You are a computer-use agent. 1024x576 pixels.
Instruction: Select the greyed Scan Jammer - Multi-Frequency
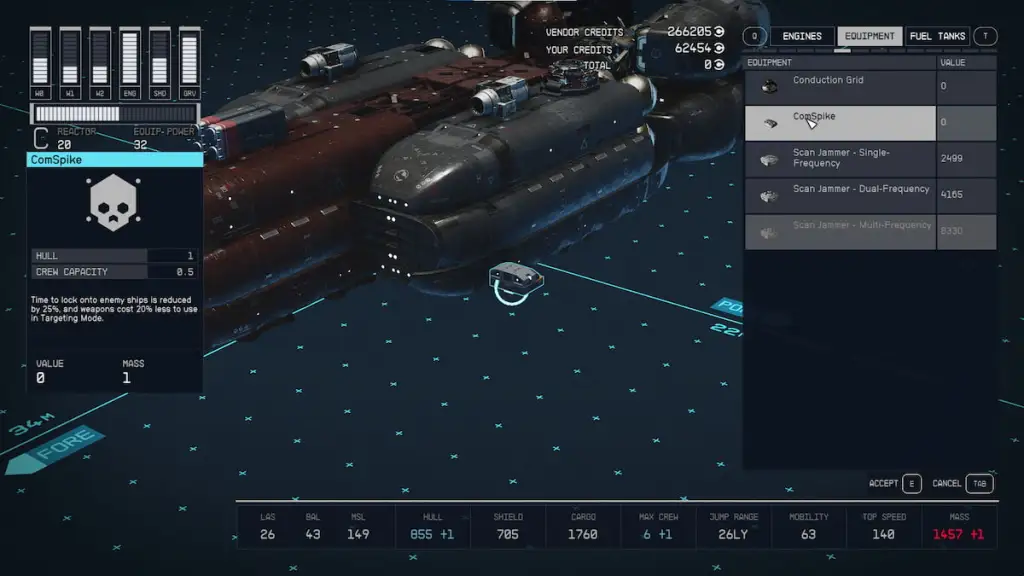coord(840,231)
